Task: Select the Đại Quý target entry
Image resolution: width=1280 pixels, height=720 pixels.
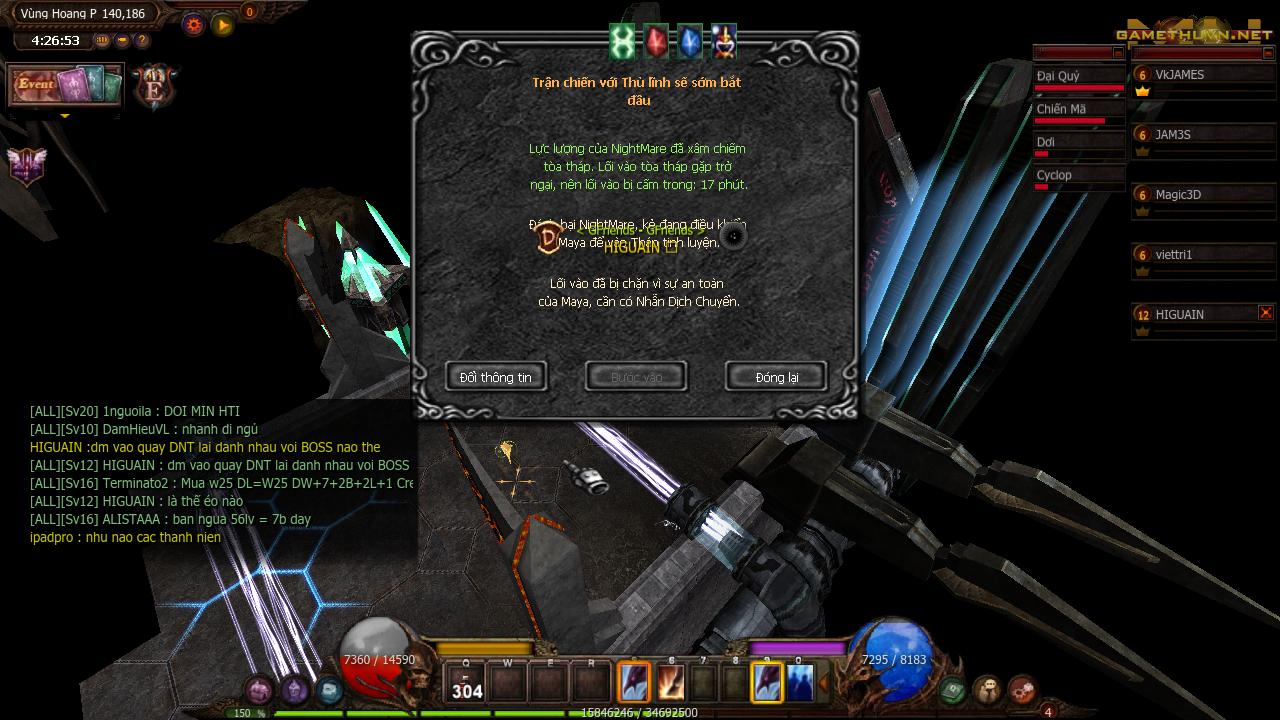Action: (1078, 77)
